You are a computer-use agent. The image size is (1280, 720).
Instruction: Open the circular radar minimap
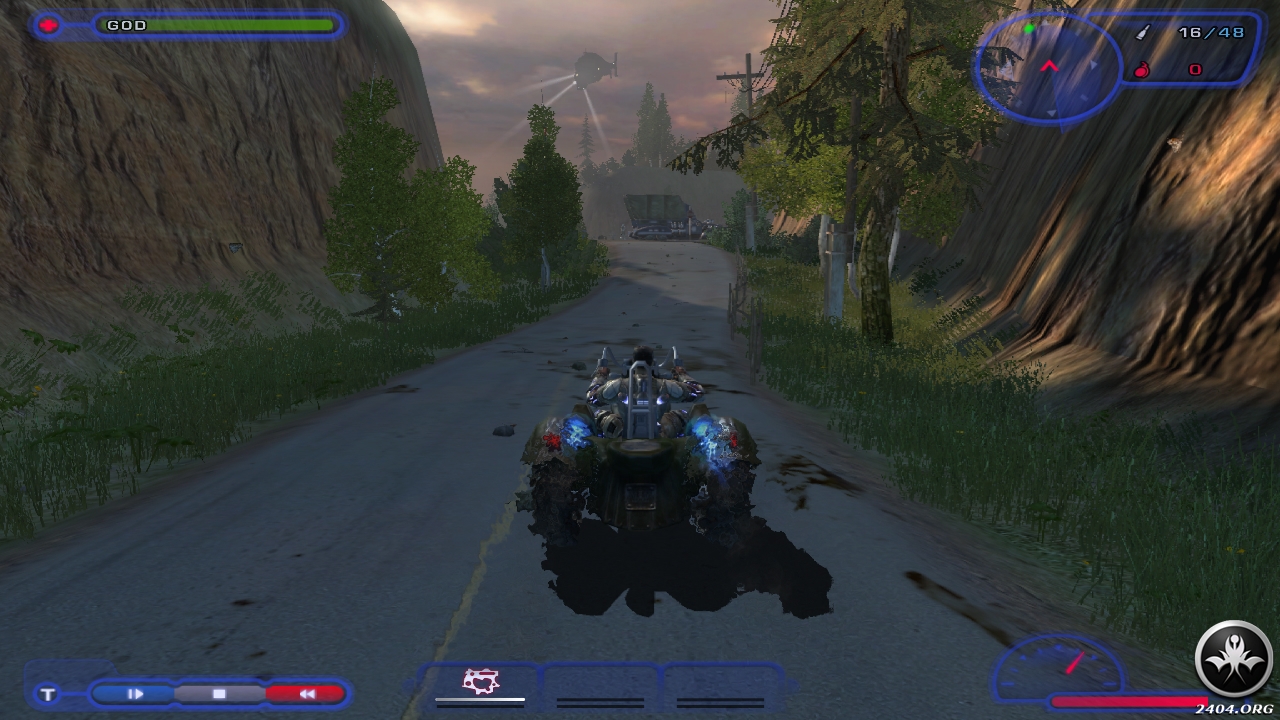[x=1048, y=66]
